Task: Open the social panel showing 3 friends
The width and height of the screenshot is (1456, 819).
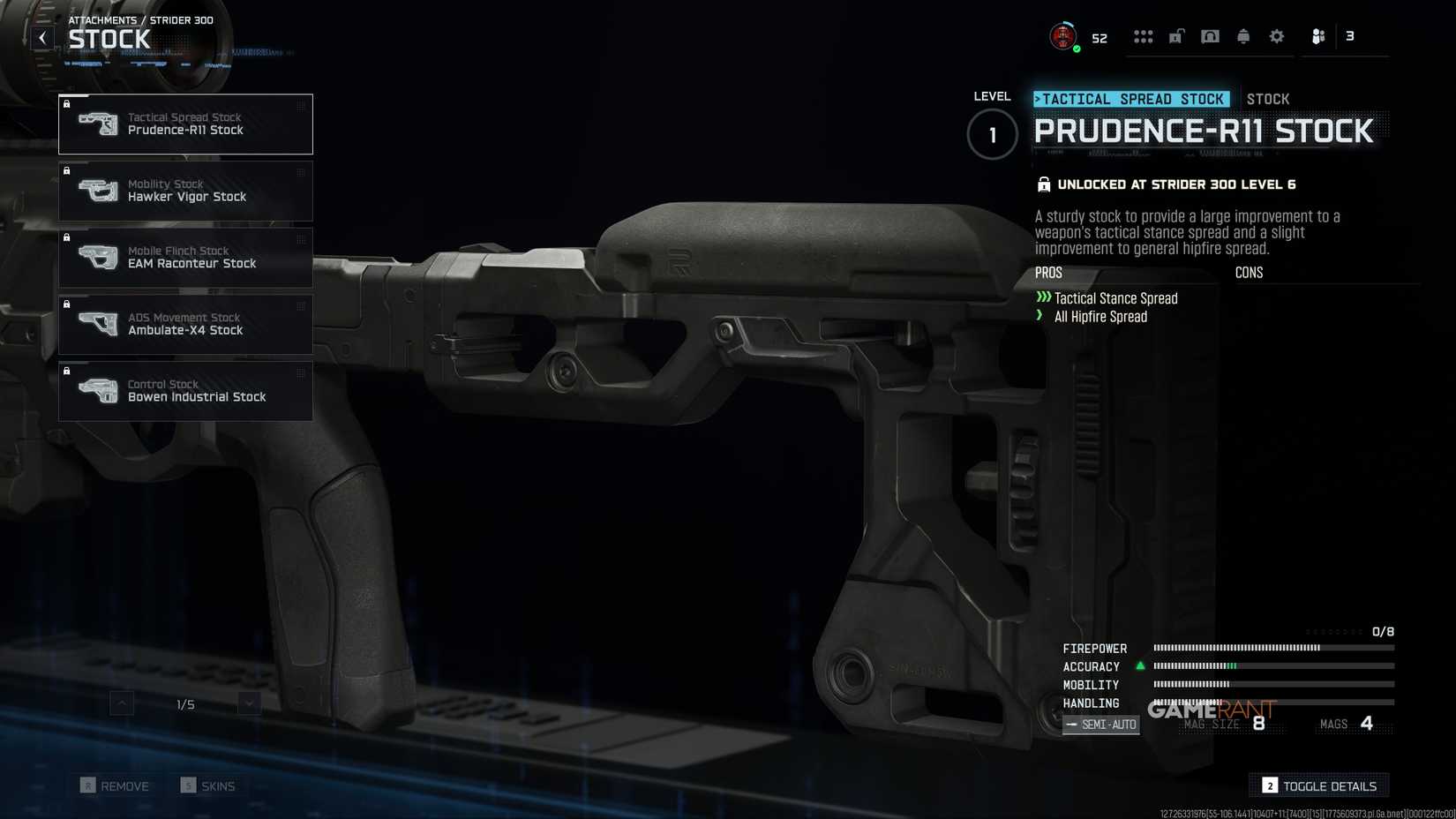Action: click(1320, 36)
